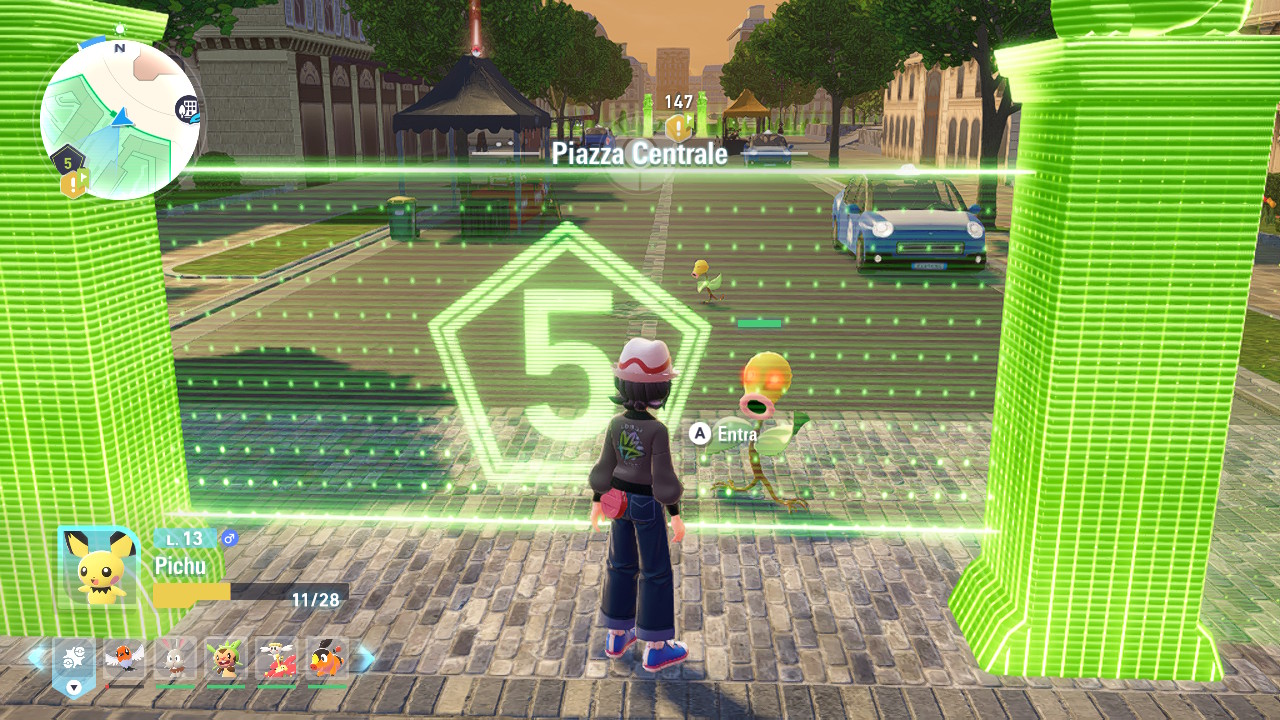Select Pichu's active portrait

98,567
